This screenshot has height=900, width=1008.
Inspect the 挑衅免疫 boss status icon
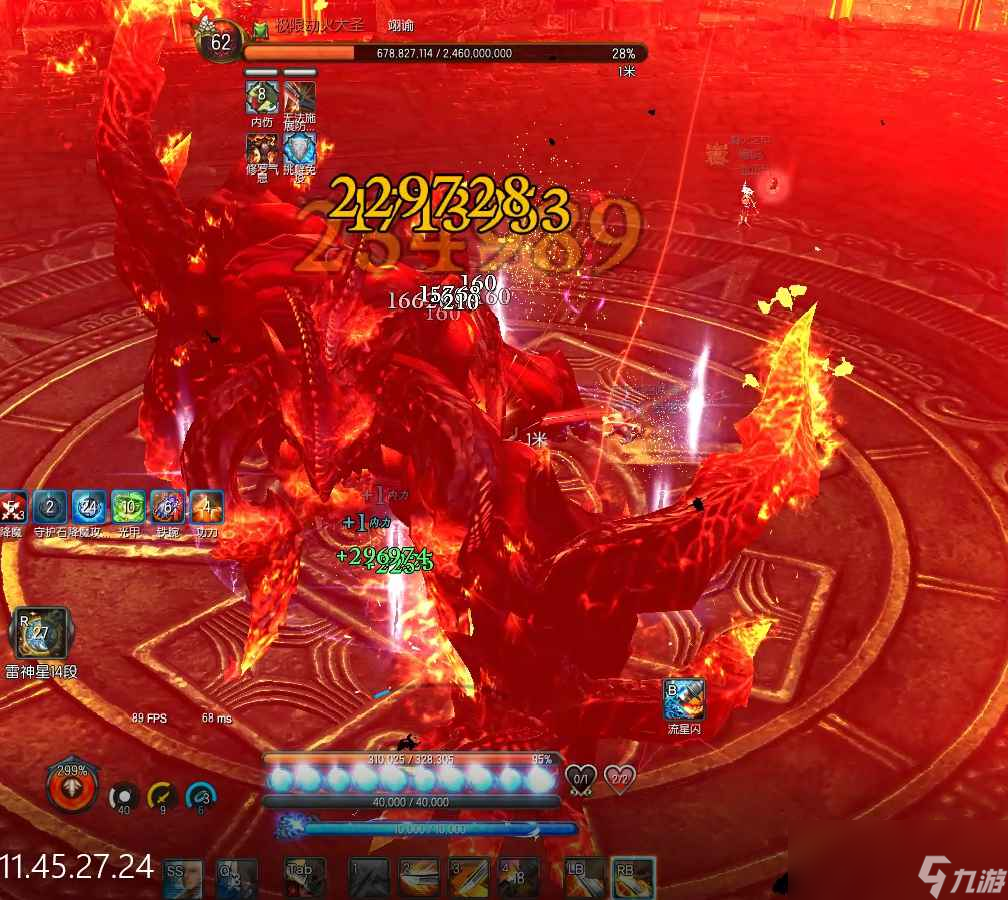click(x=300, y=149)
